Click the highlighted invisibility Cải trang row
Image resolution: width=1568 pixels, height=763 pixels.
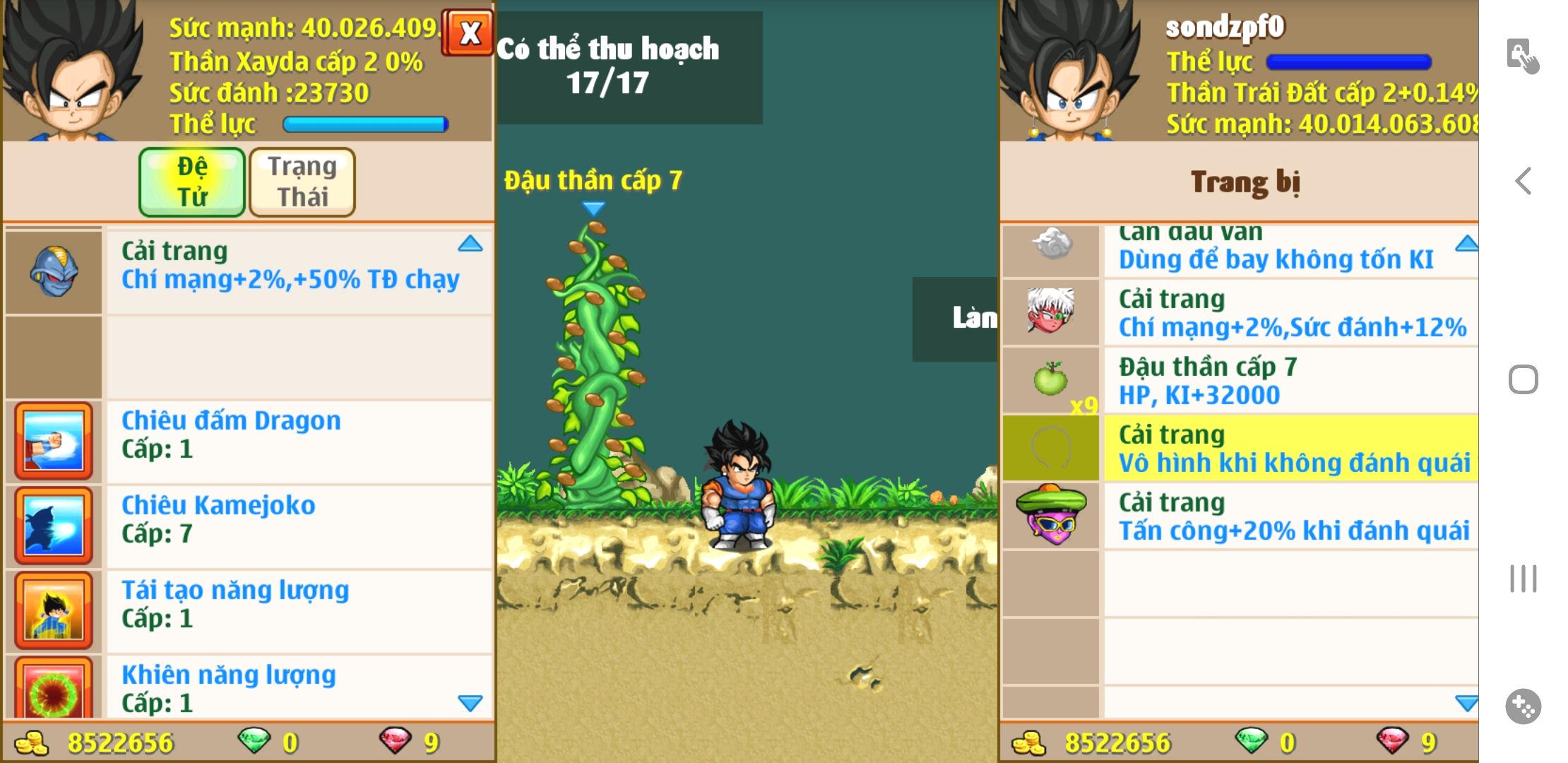[x=1240, y=448]
